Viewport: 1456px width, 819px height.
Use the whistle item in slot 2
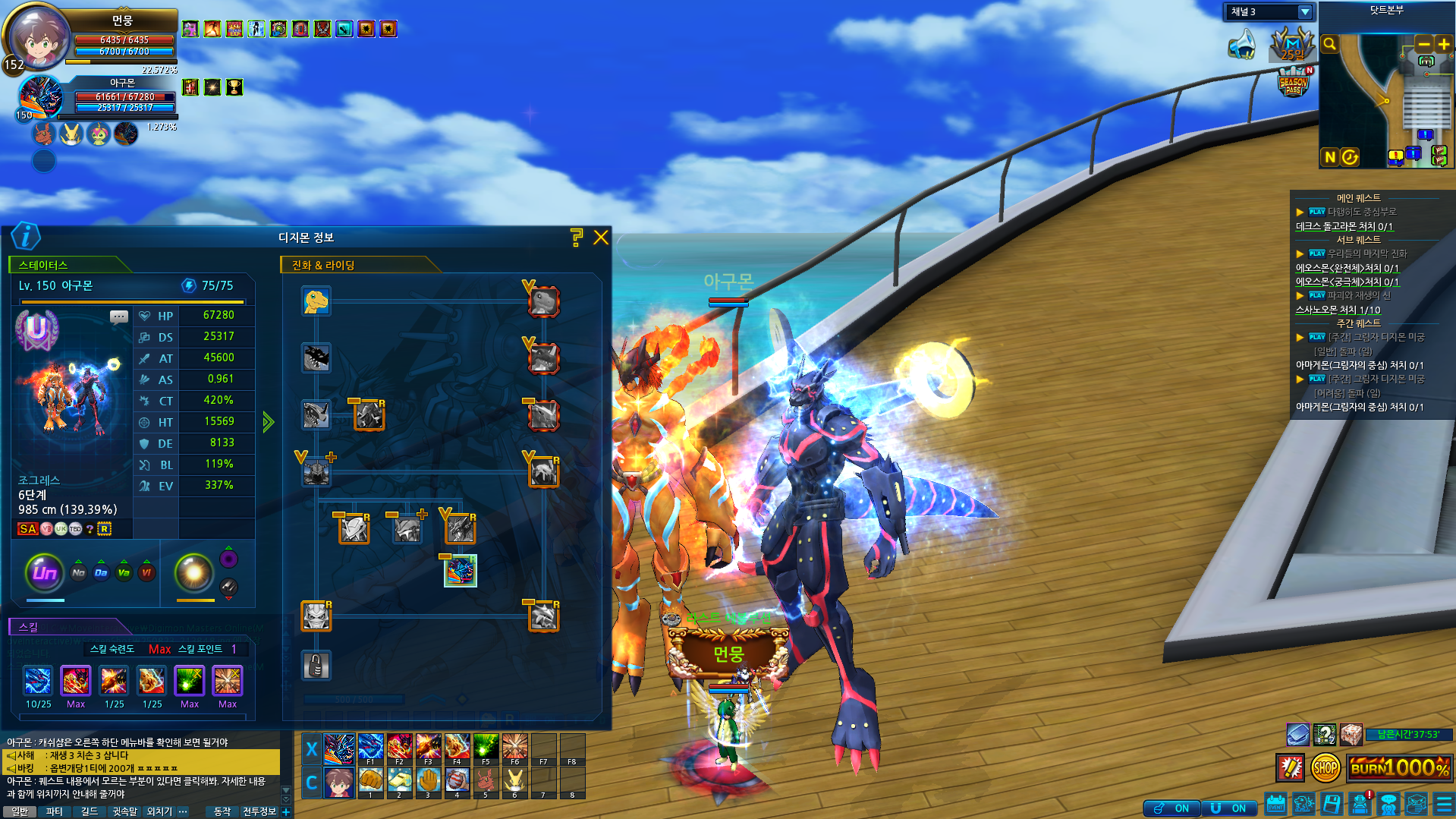[x=399, y=780]
